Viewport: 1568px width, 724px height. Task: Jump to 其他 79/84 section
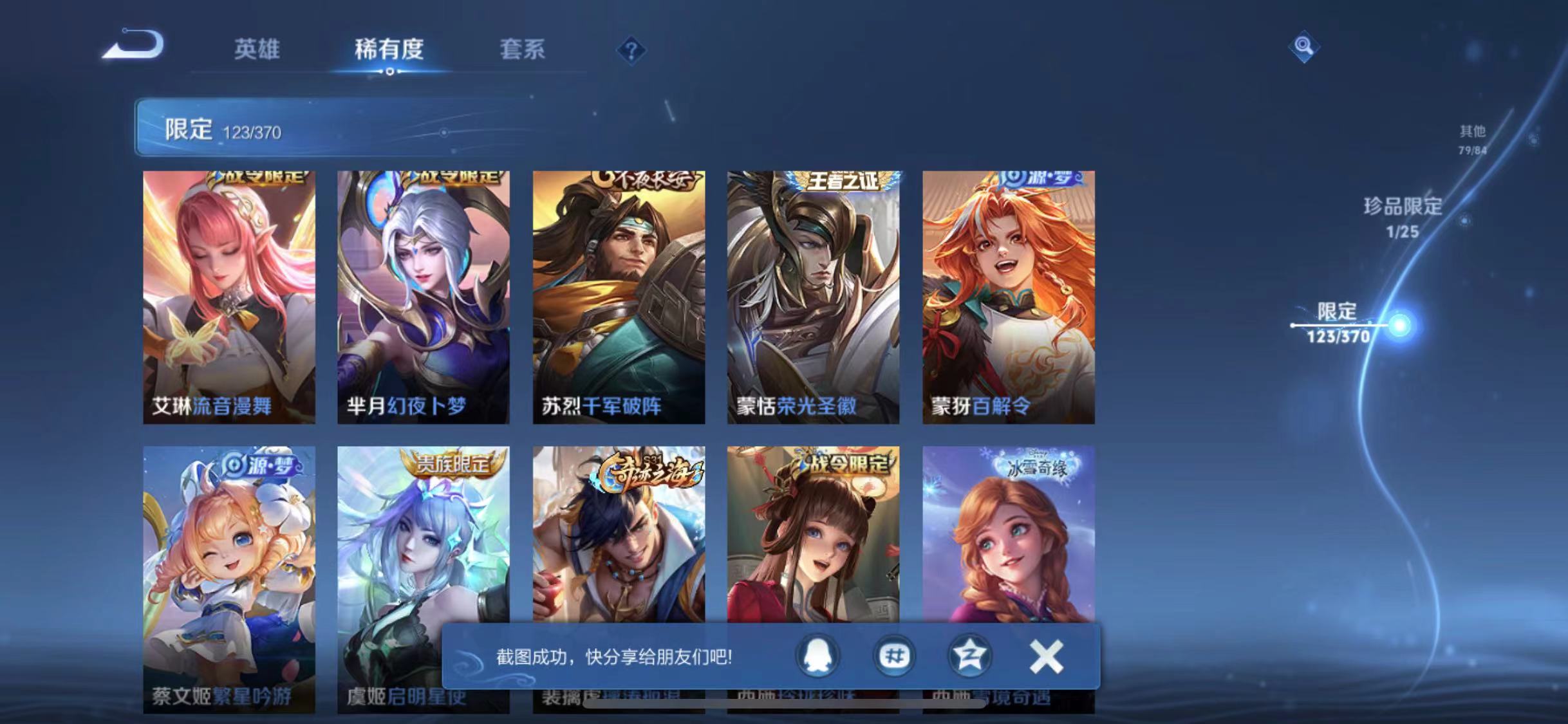point(1474,140)
